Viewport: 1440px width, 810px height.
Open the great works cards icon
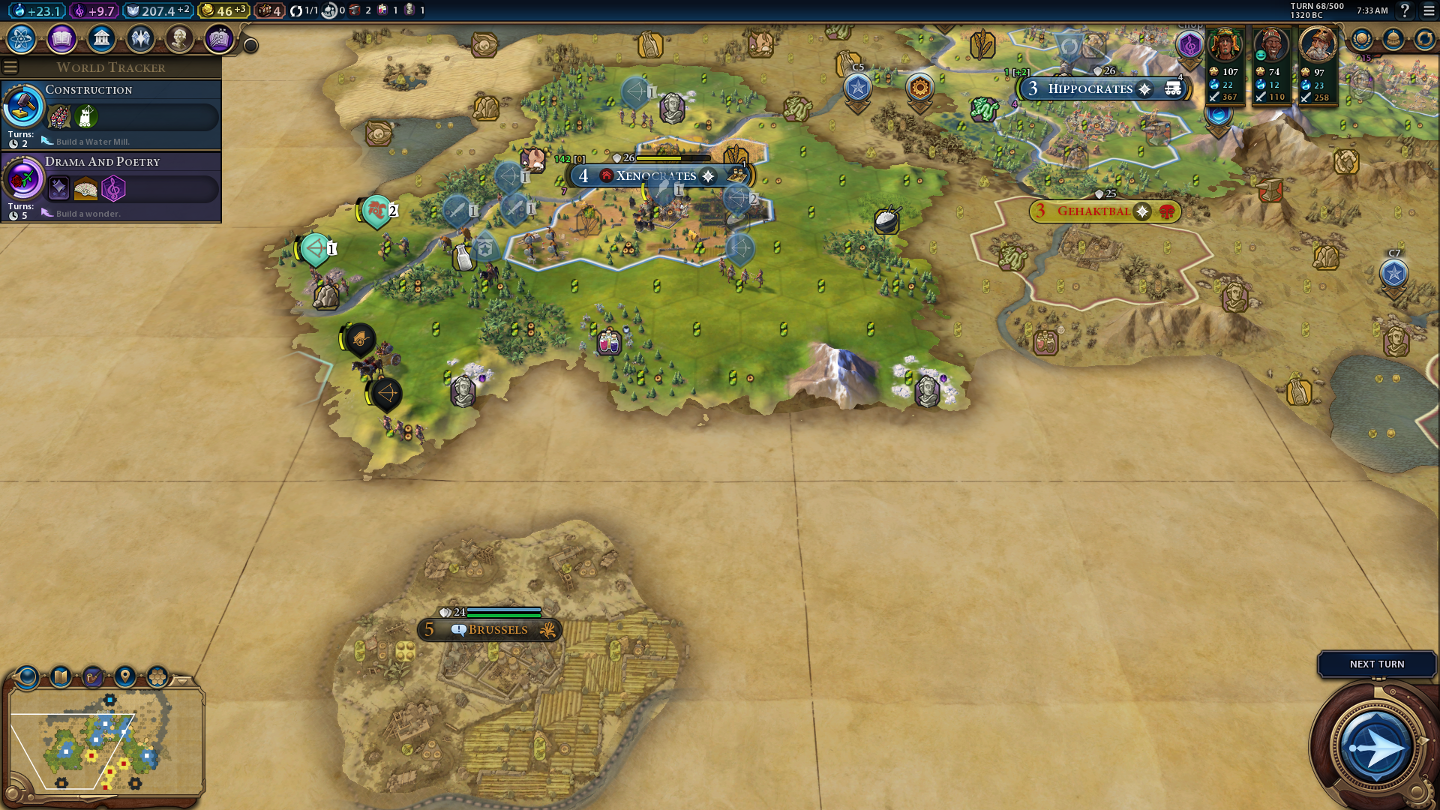[218, 39]
